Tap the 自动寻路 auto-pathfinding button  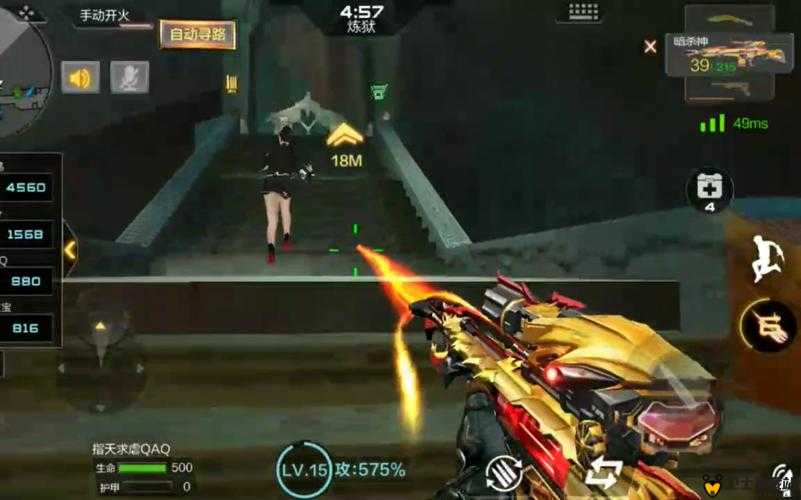(x=198, y=34)
